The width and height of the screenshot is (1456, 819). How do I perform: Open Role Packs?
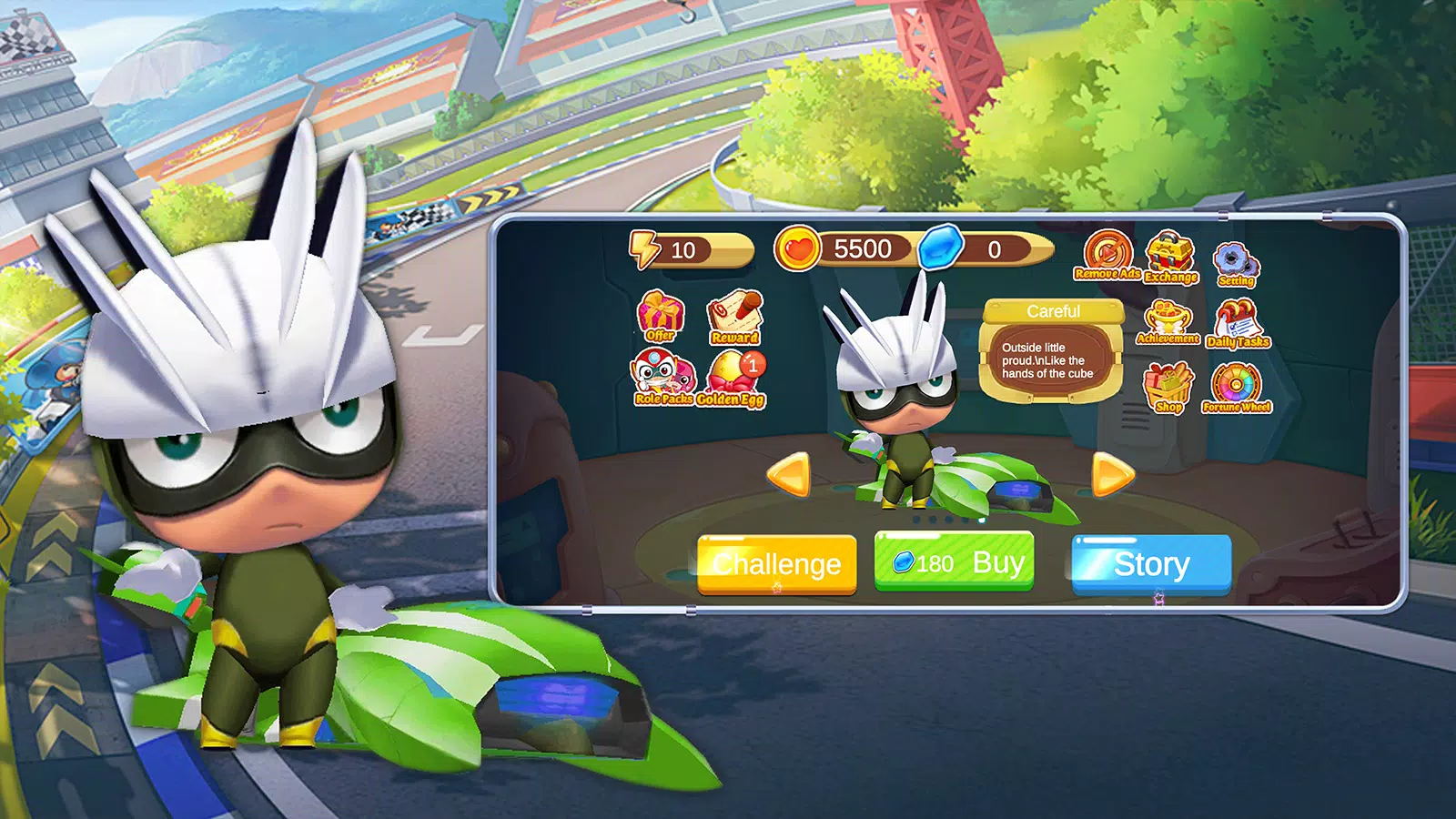(662, 379)
